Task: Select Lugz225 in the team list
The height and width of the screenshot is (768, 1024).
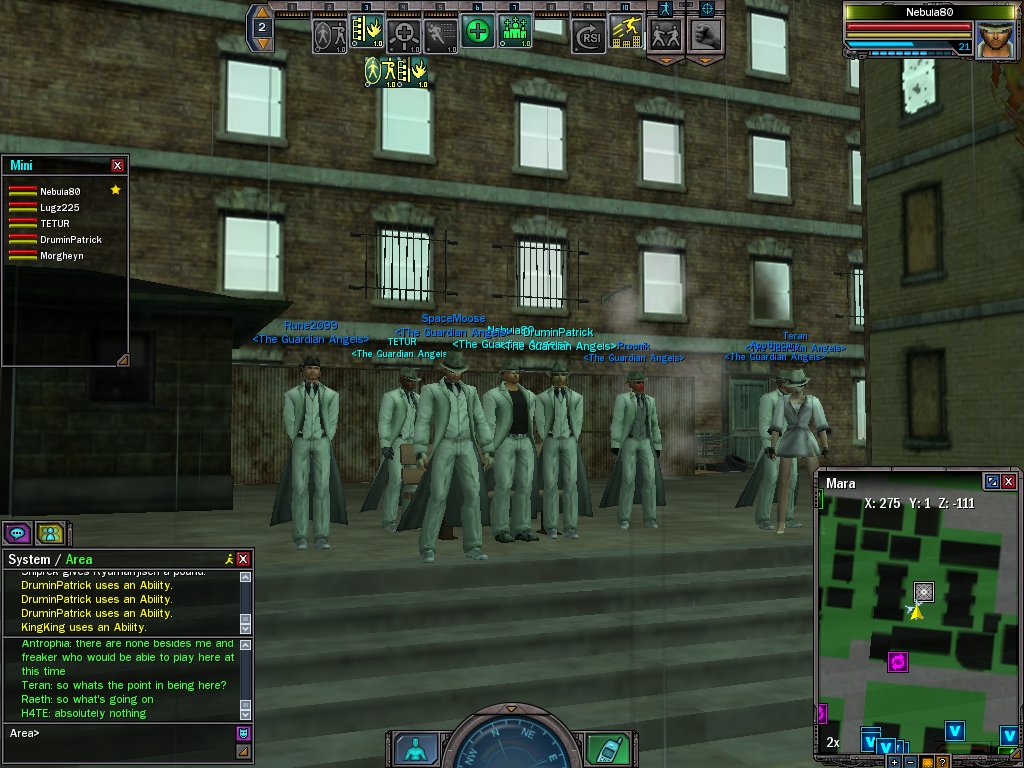Action: tap(59, 207)
